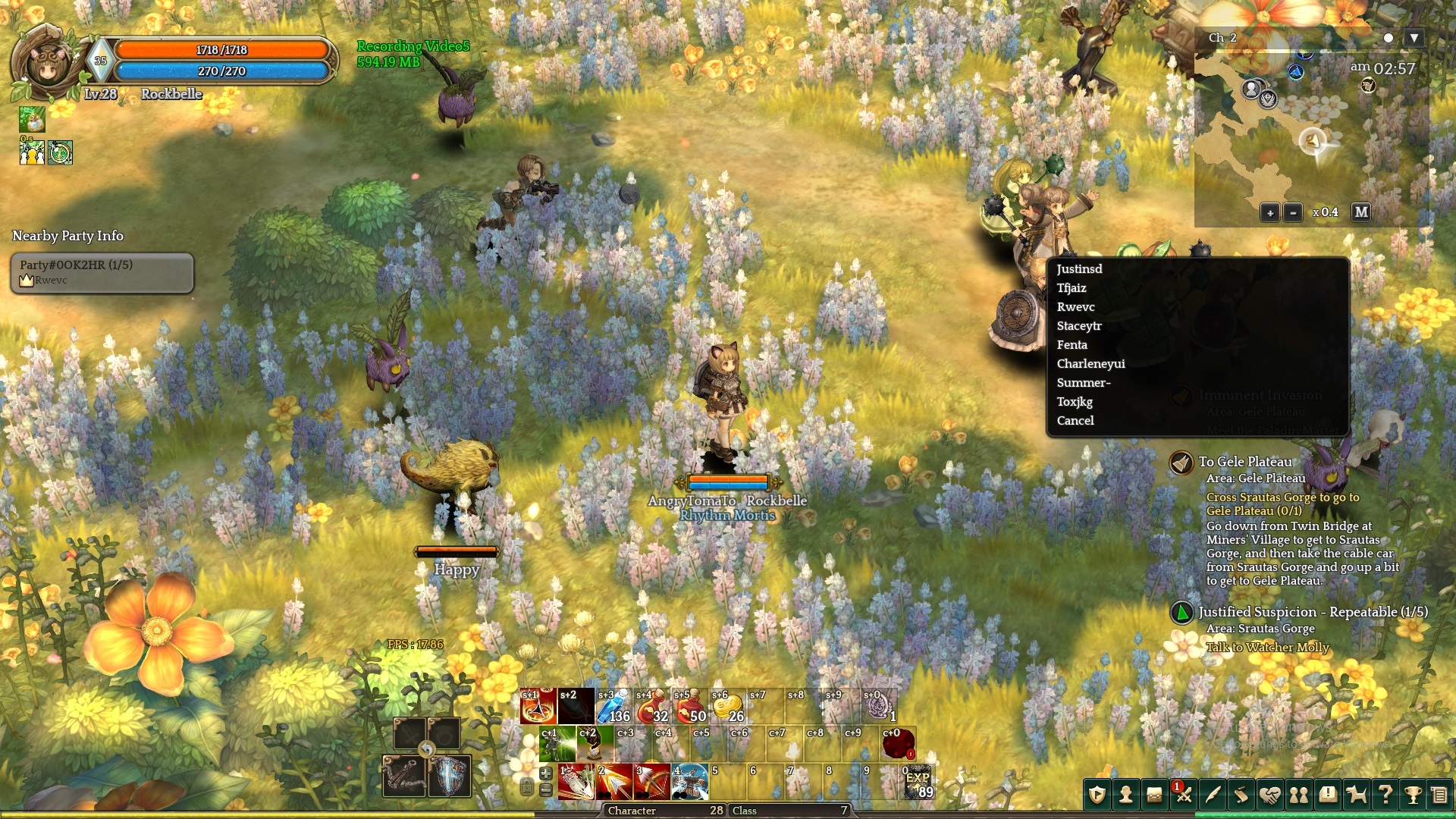Viewport: 1456px width, 819px height.
Task: Select Justinsd from the player list
Action: coord(1079,269)
